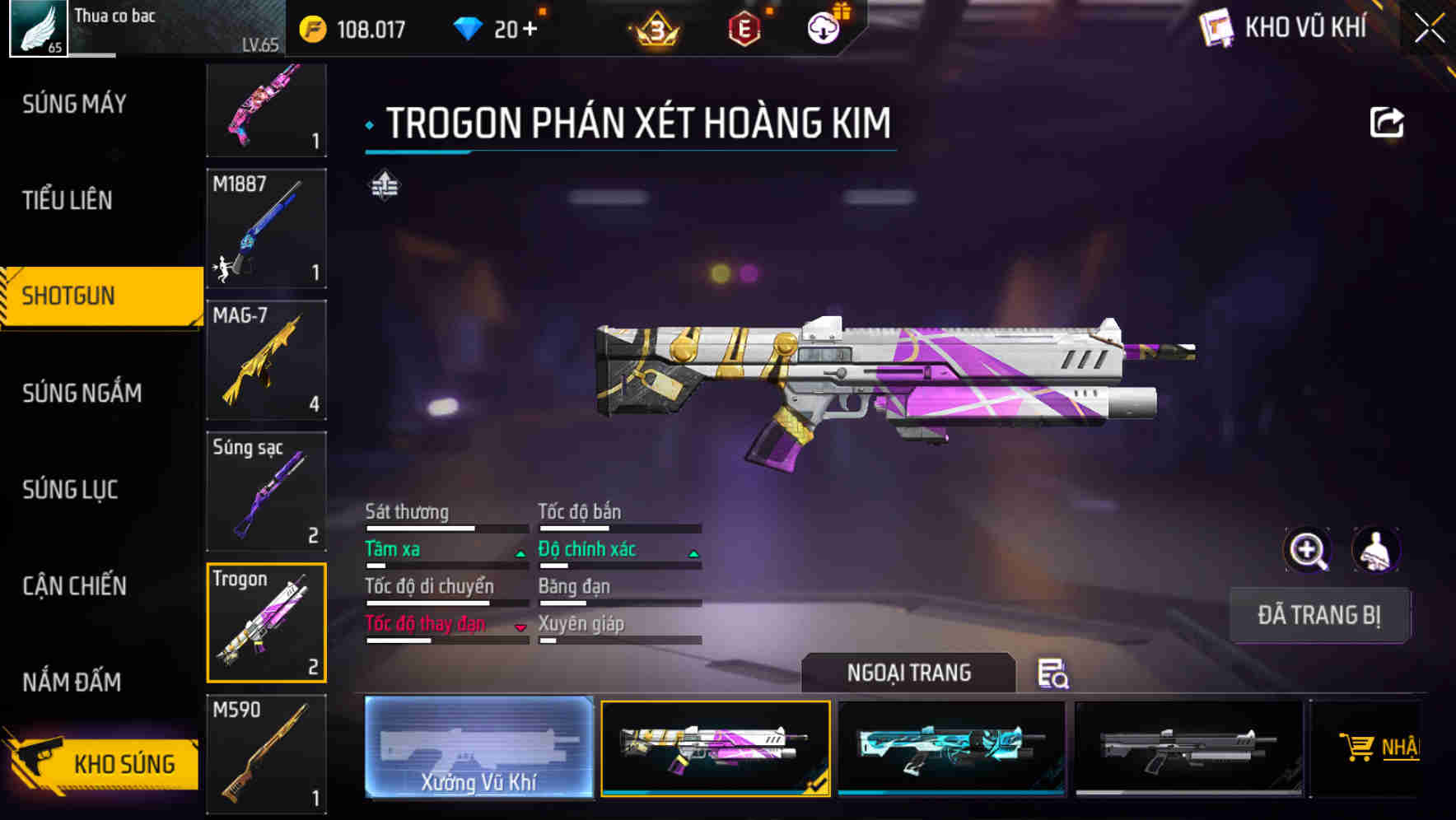
Task: Click the share icon at top right
Action: (1388, 122)
